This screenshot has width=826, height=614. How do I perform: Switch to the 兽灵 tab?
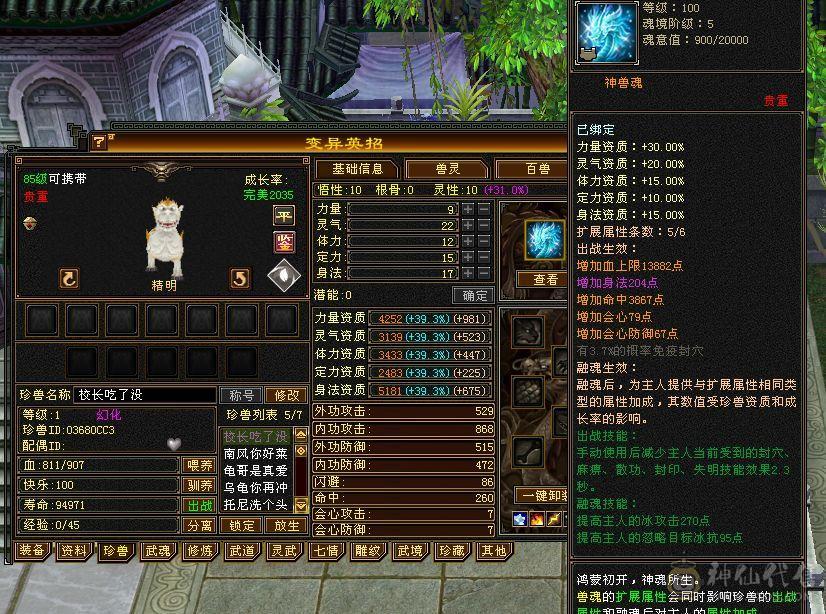coord(446,169)
